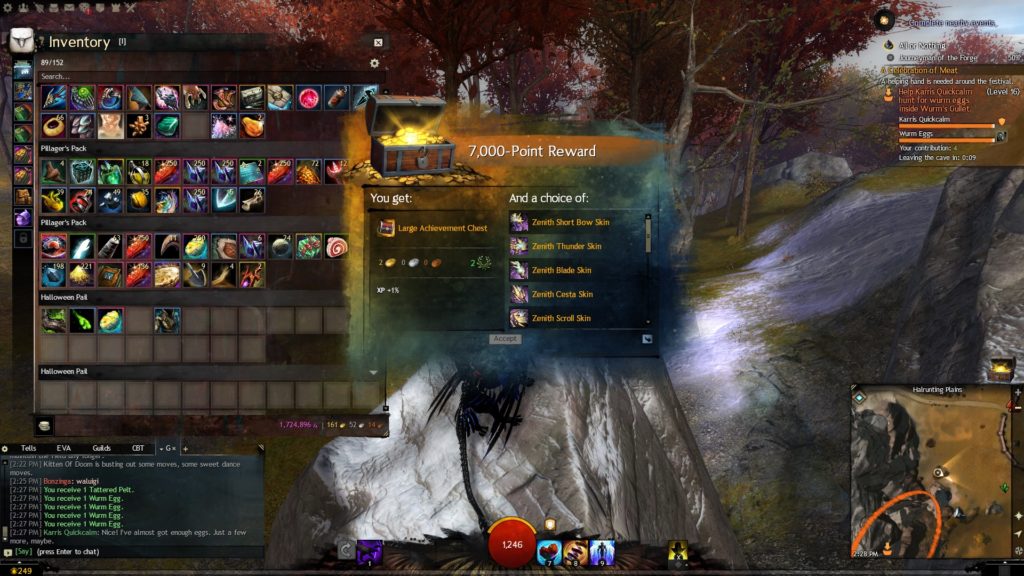The height and width of the screenshot is (576, 1024).
Task: Select the red candy swirl inventory item
Action: tap(335, 246)
